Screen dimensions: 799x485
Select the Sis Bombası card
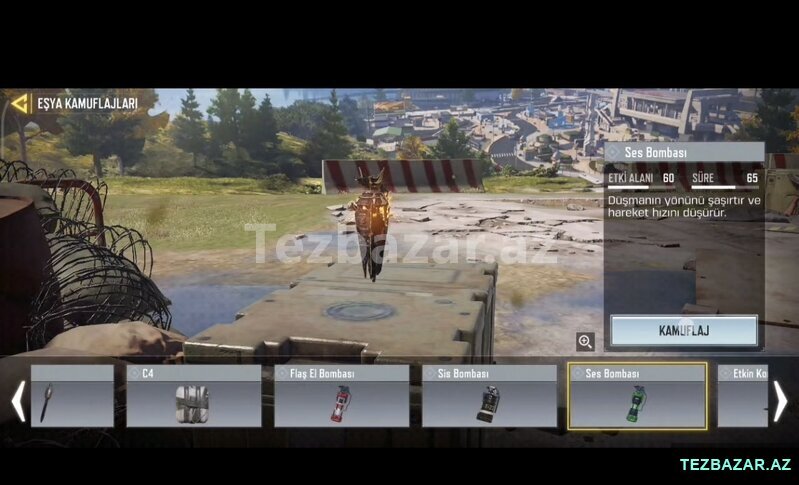(489, 396)
